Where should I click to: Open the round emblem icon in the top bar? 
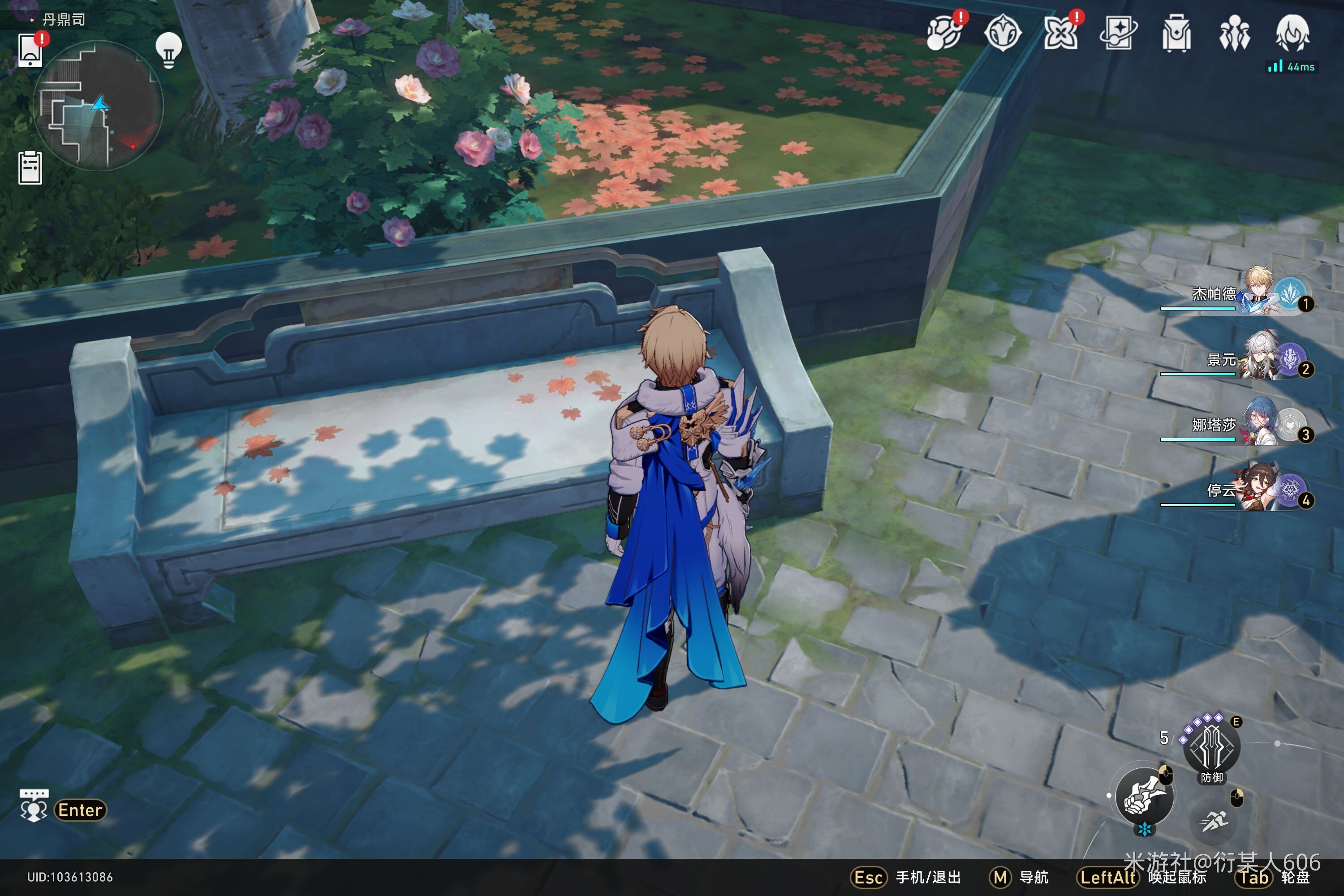1002,33
